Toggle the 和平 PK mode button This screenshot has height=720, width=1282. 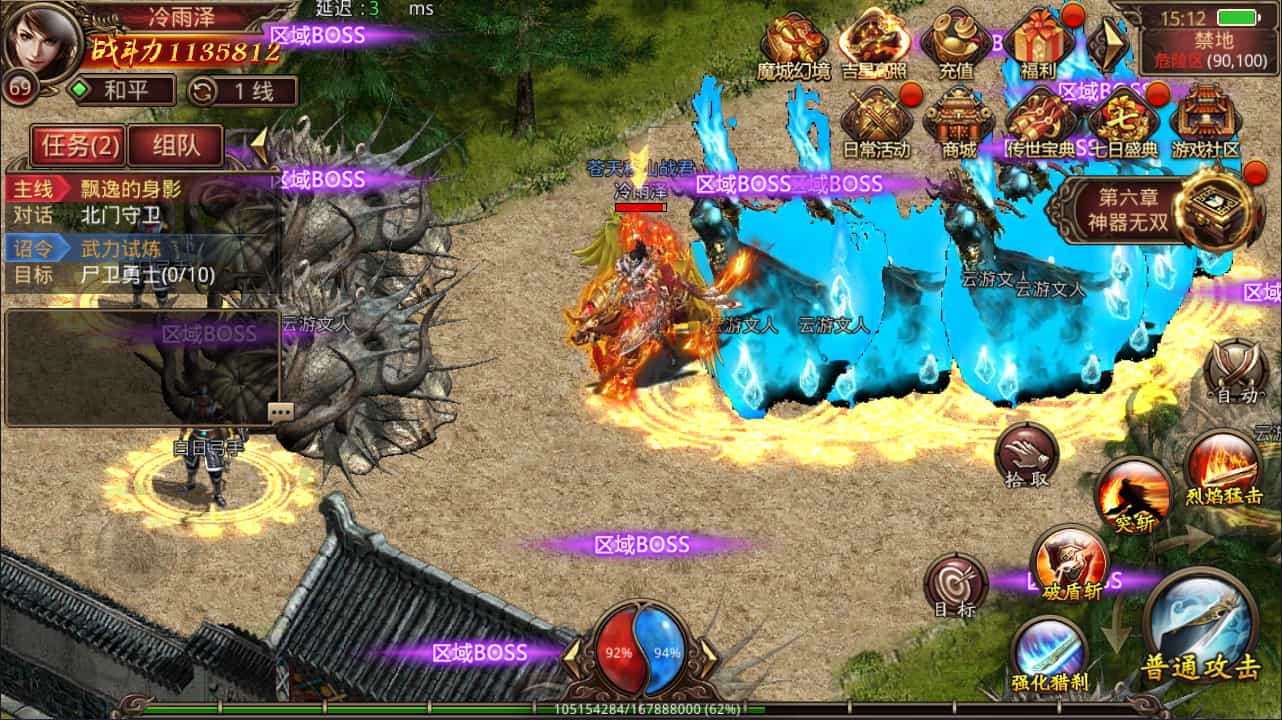122,91
